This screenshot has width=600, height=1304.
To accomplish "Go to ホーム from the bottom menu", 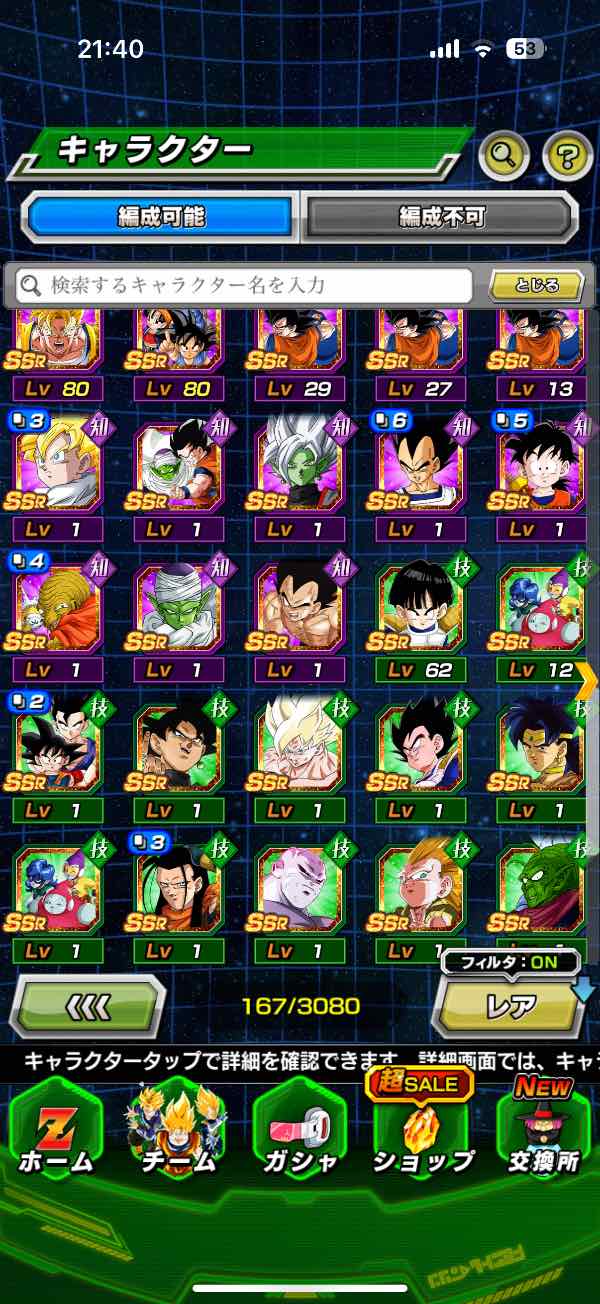I will point(56,1130).
